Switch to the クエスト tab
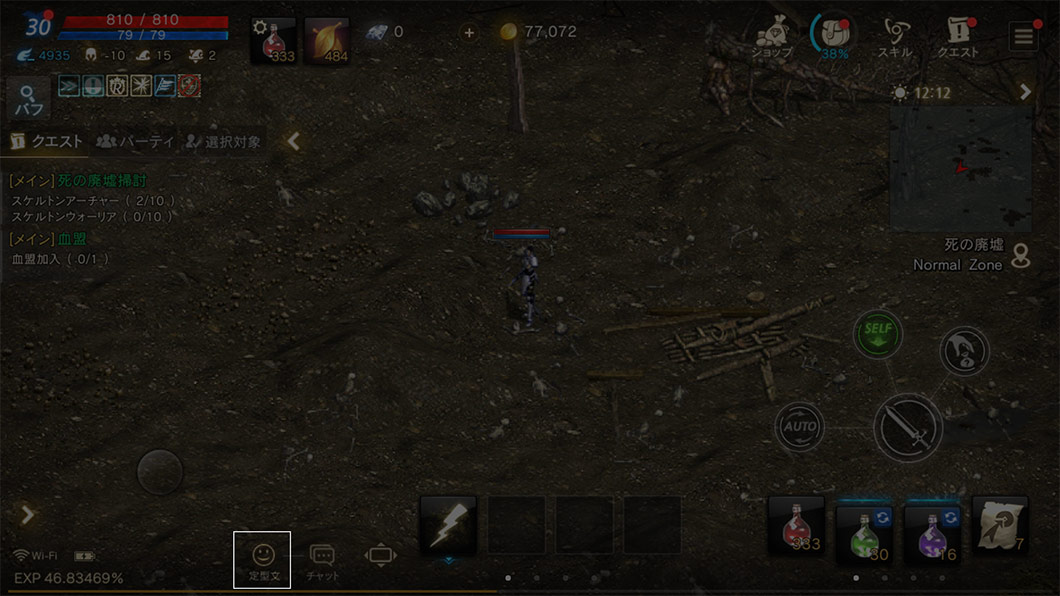Viewport: 1060px width, 596px height. click(x=46, y=142)
